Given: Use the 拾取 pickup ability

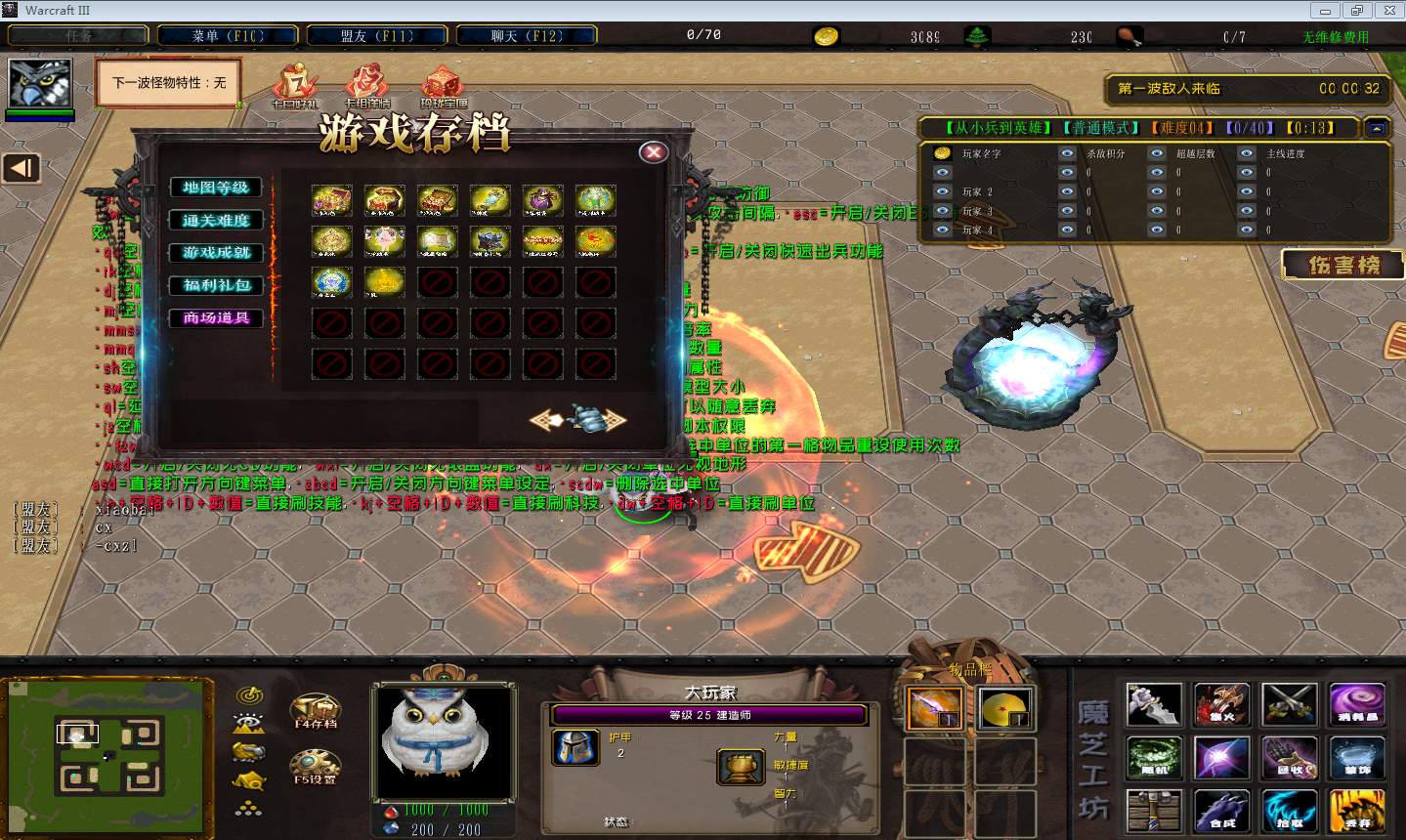Looking at the screenshot, I should click(1289, 812).
